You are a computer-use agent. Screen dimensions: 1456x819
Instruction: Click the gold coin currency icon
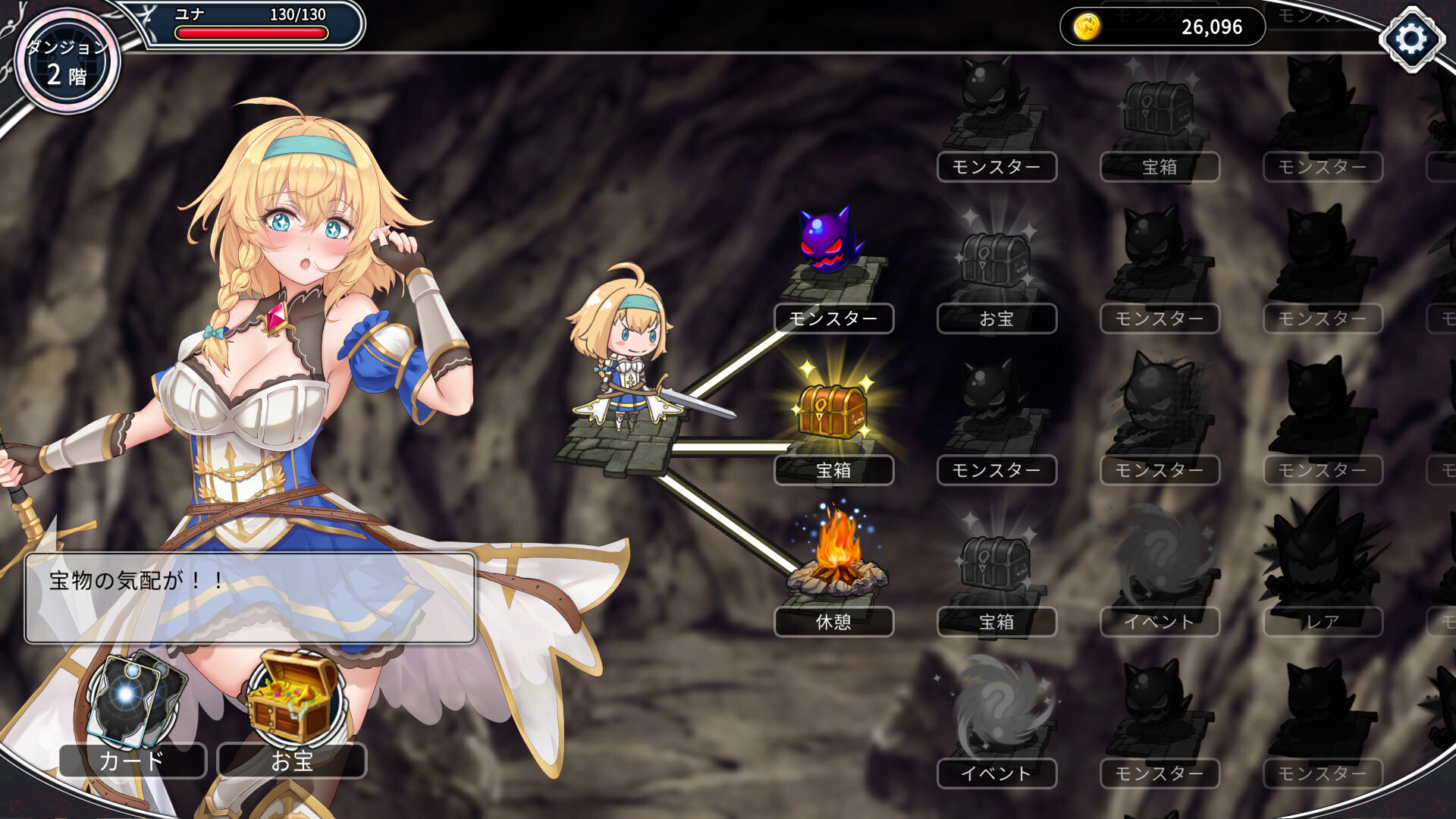(1087, 26)
